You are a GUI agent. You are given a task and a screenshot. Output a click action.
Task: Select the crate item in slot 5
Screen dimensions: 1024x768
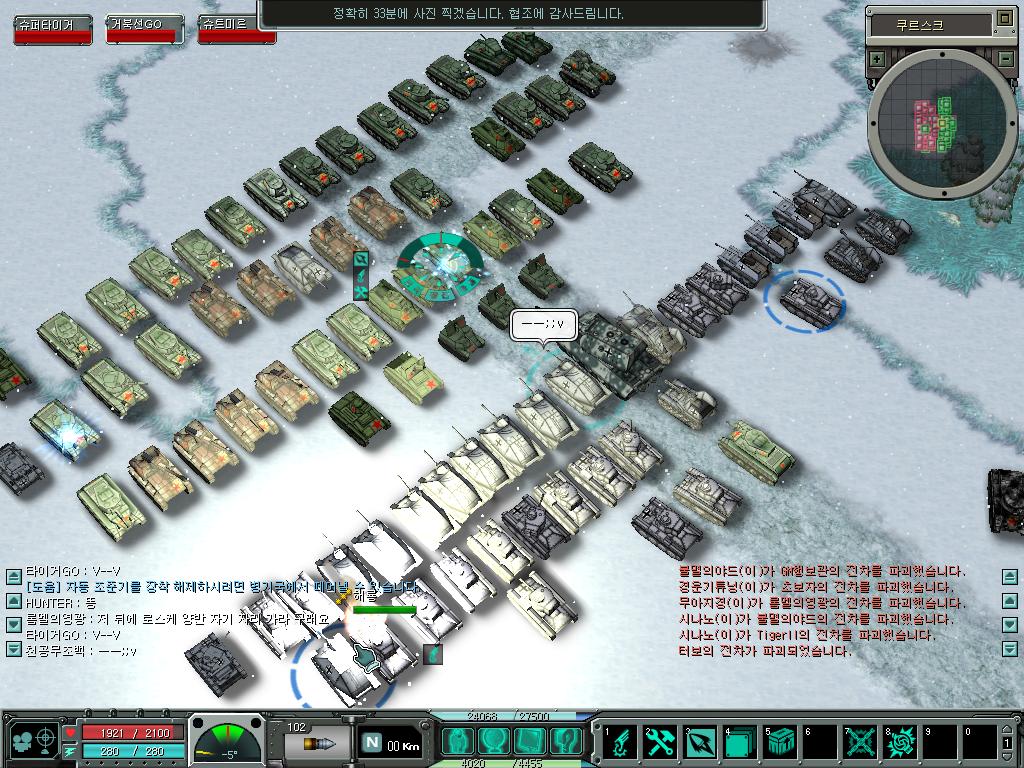(780, 741)
